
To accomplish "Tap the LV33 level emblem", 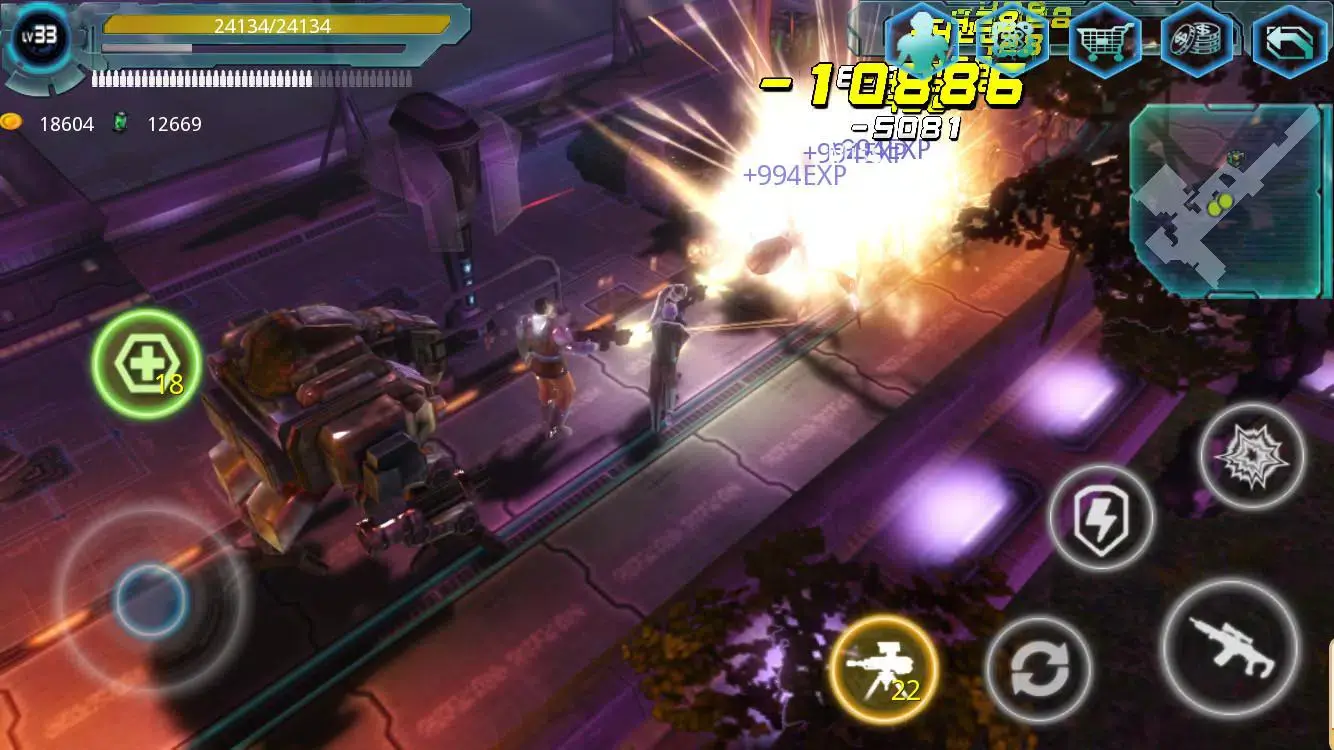I will [x=38, y=34].
